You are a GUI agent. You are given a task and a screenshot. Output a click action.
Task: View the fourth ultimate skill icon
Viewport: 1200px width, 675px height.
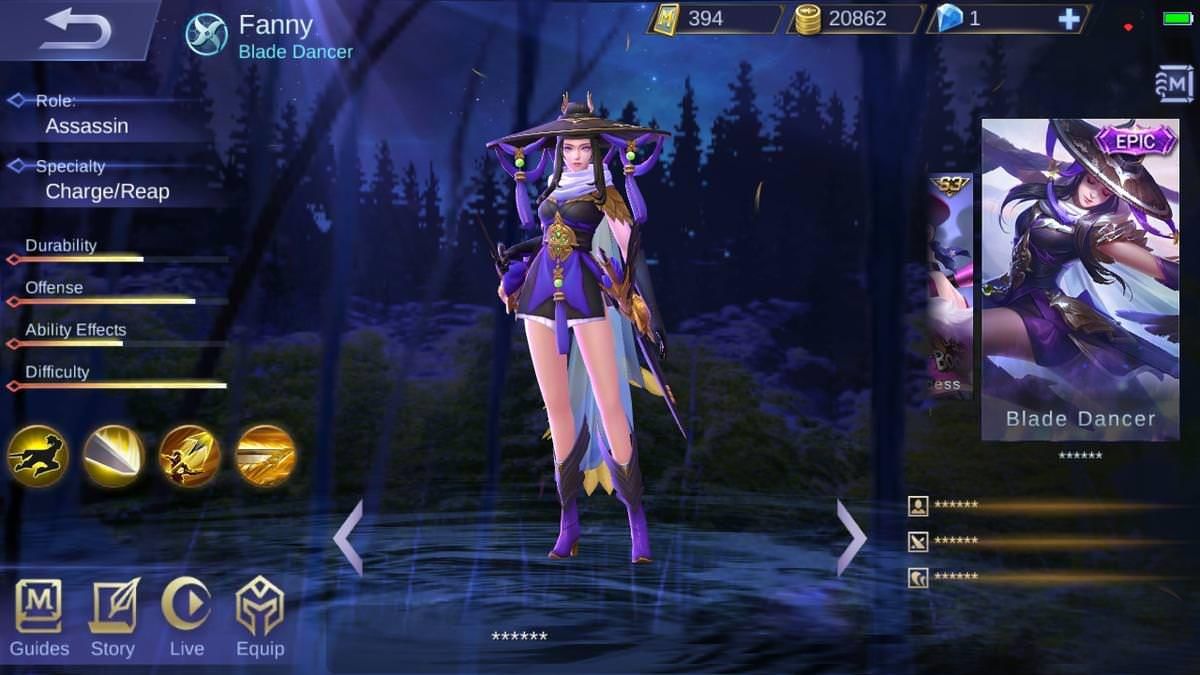tap(266, 456)
